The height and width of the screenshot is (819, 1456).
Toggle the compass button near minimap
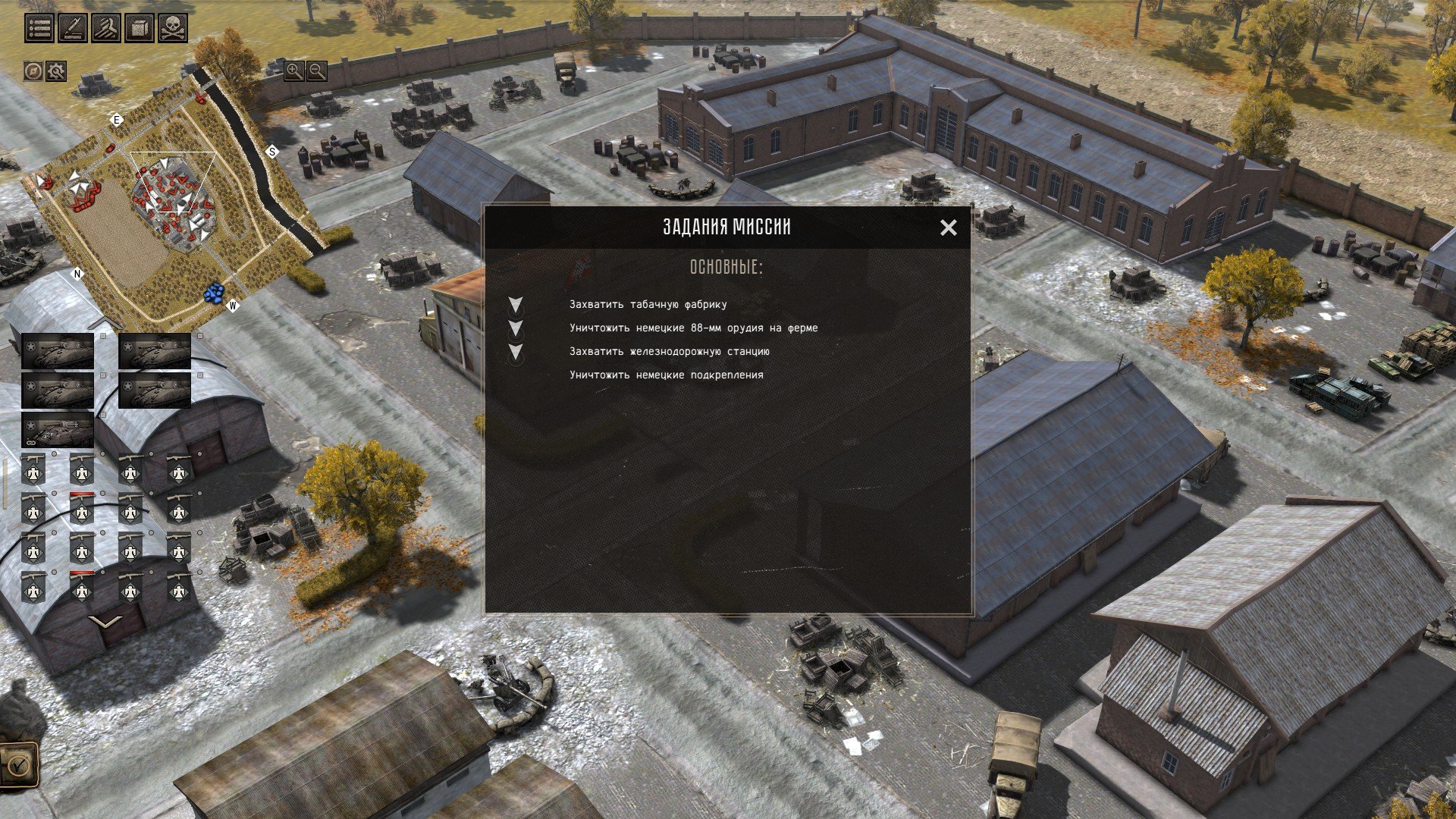[33, 71]
